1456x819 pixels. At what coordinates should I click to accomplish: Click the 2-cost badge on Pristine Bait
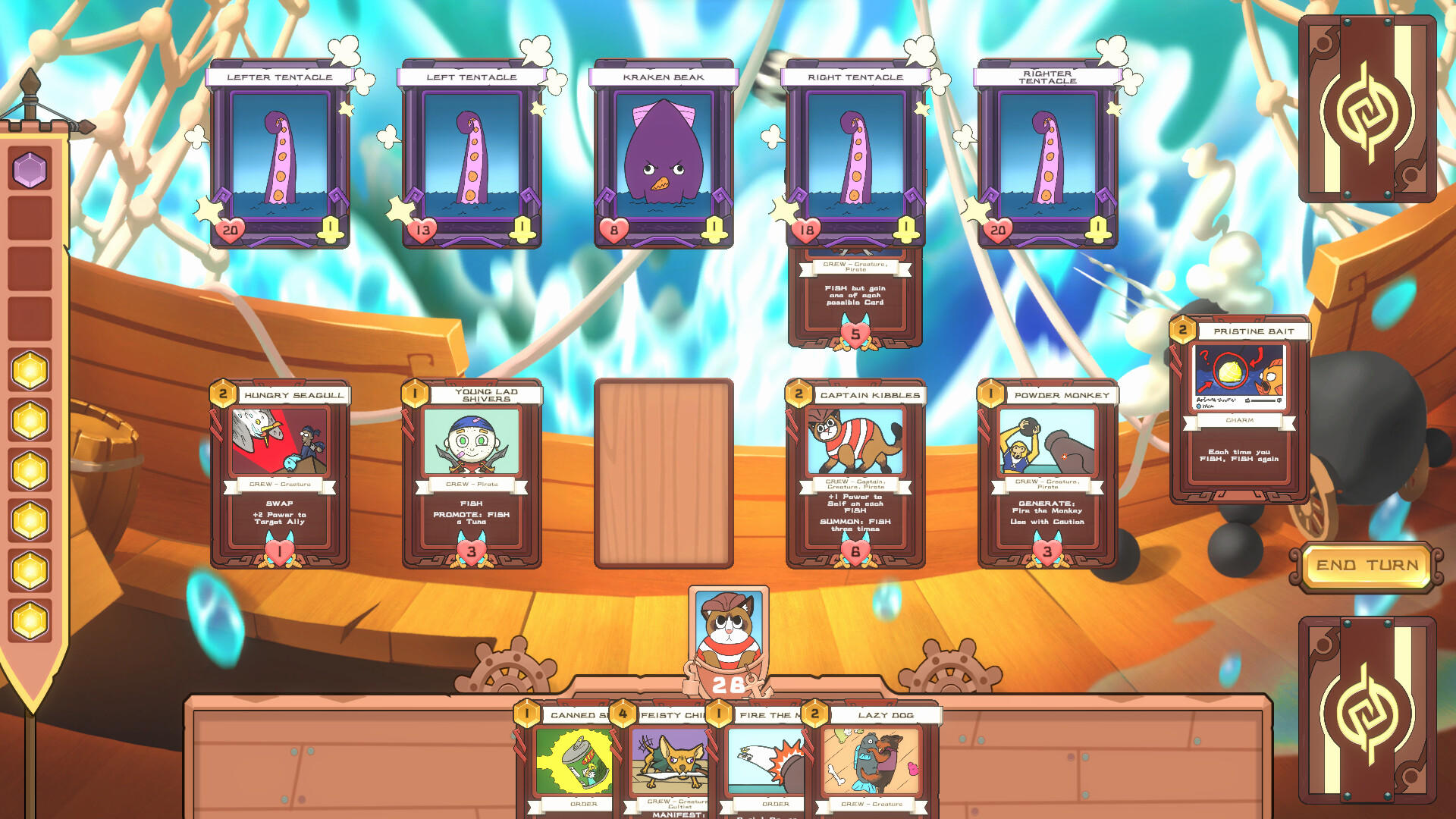coord(1184,330)
